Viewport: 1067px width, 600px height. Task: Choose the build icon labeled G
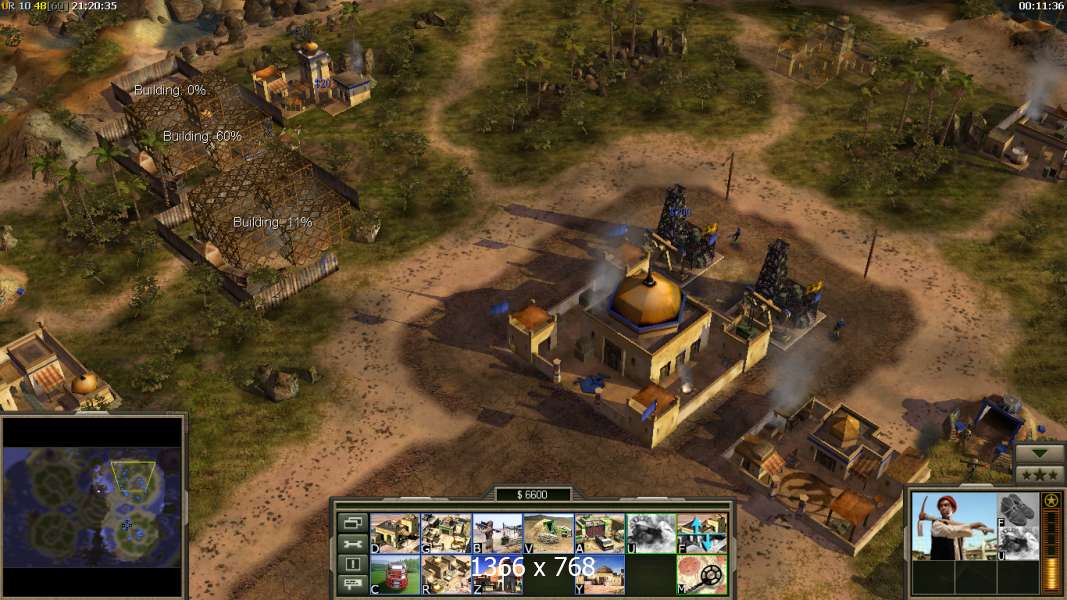[445, 533]
